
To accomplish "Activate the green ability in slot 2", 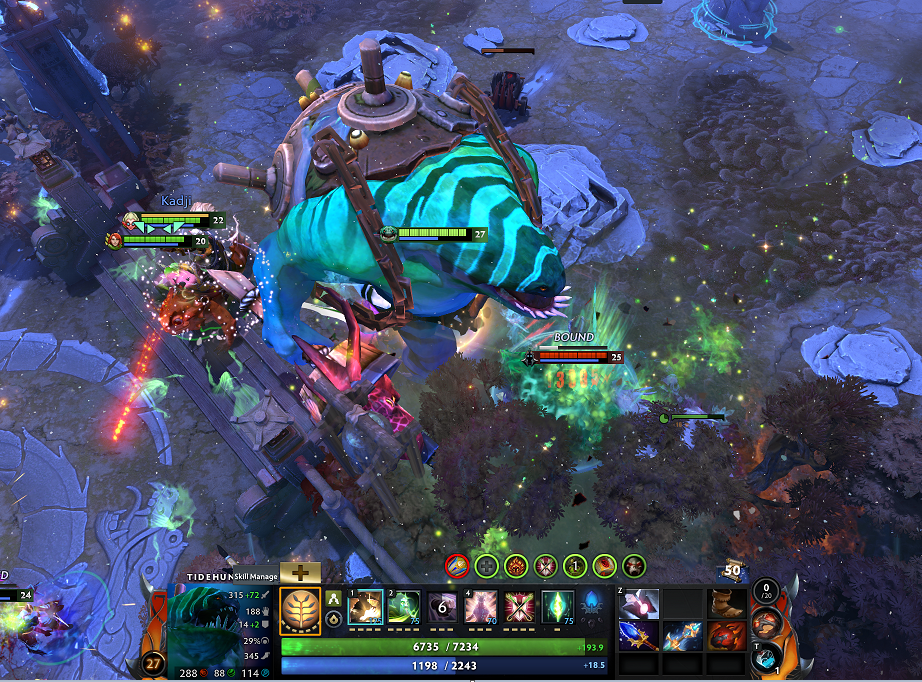I will click(404, 607).
